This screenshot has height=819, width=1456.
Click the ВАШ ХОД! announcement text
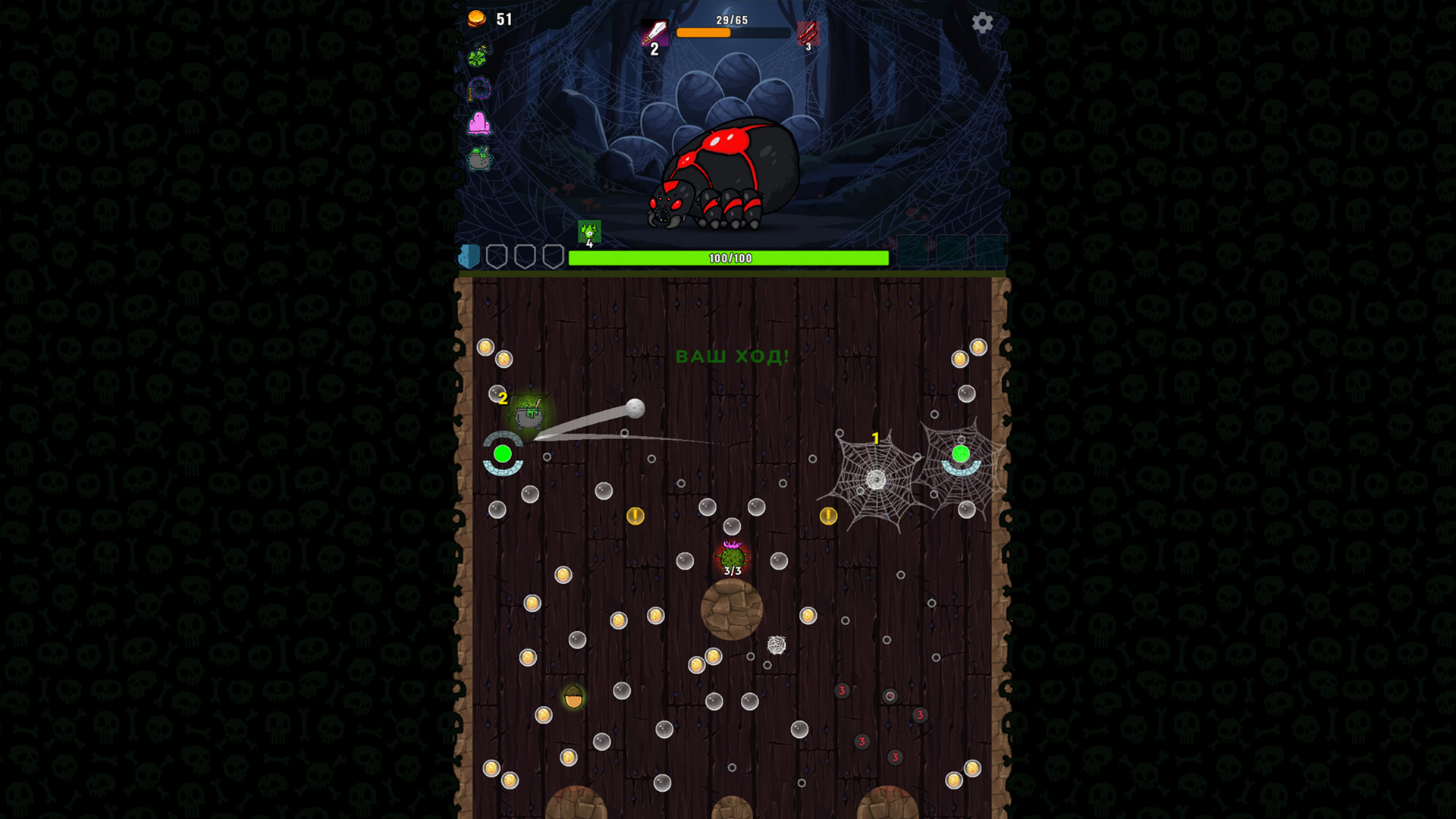(x=730, y=356)
